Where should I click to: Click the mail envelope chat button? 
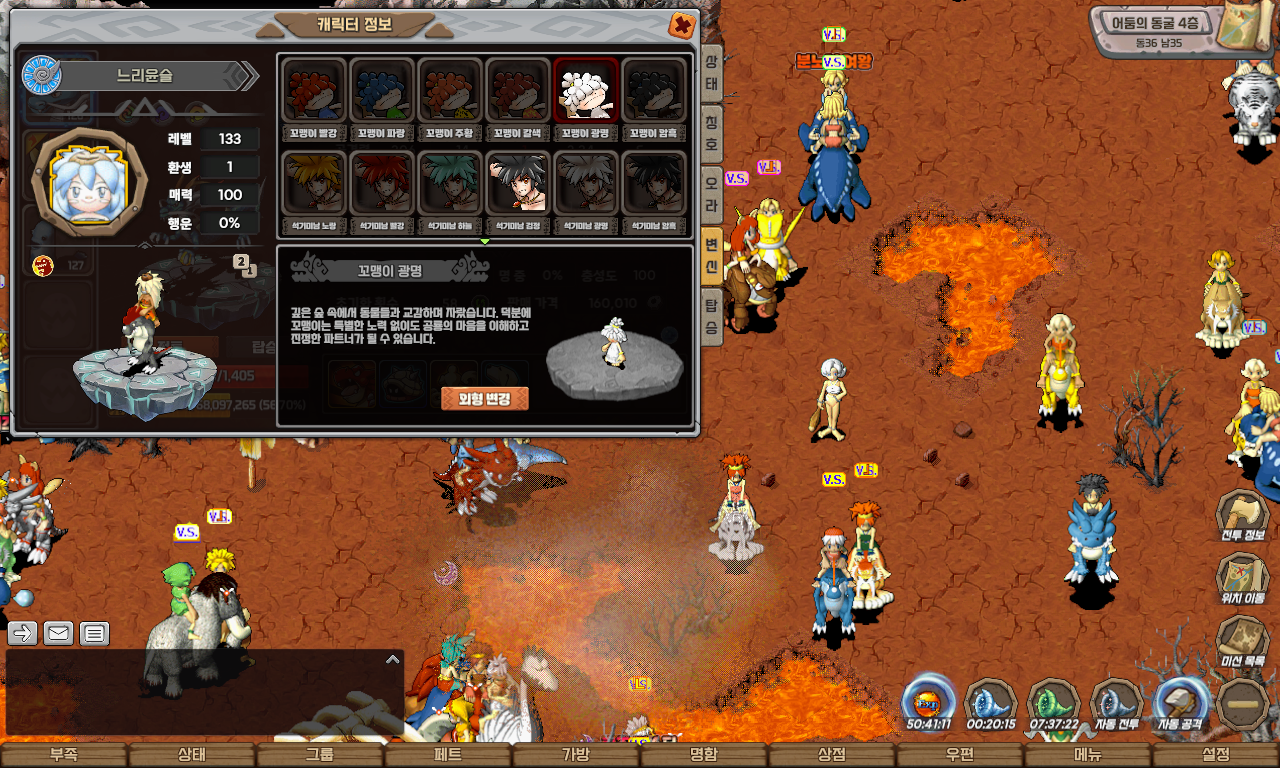pos(58,633)
